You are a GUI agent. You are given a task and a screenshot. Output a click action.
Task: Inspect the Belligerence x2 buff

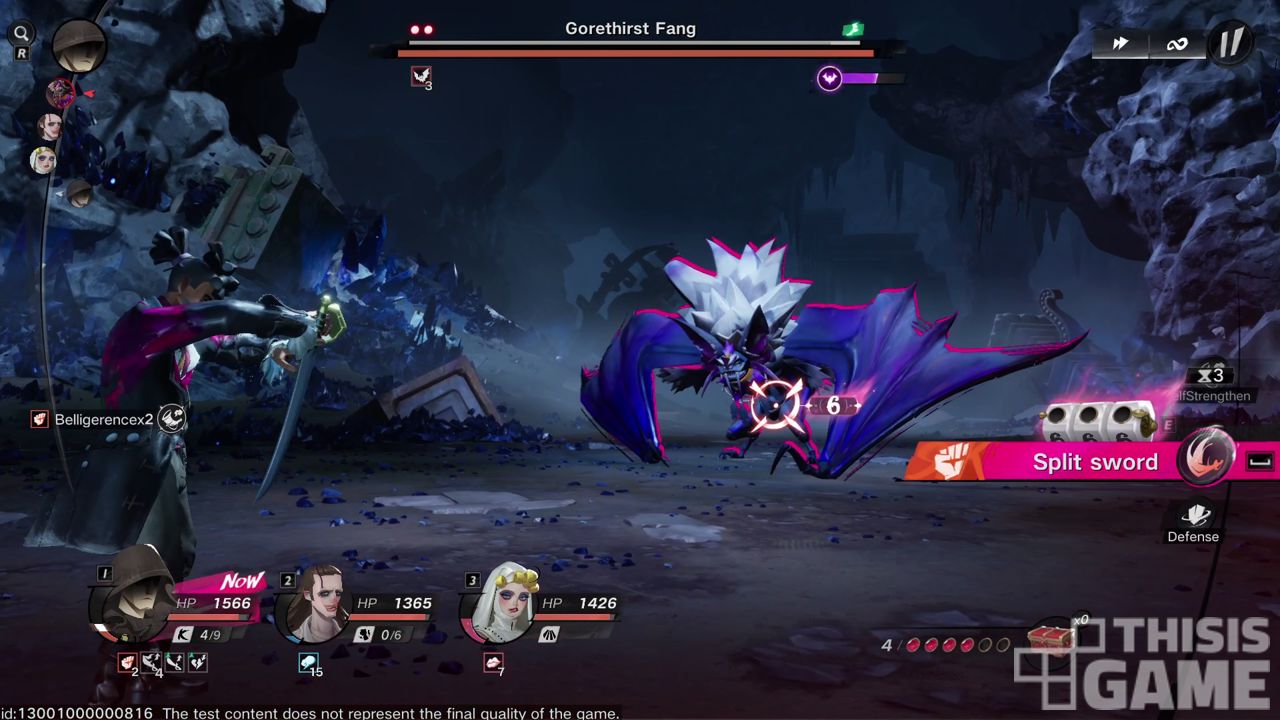[40, 419]
